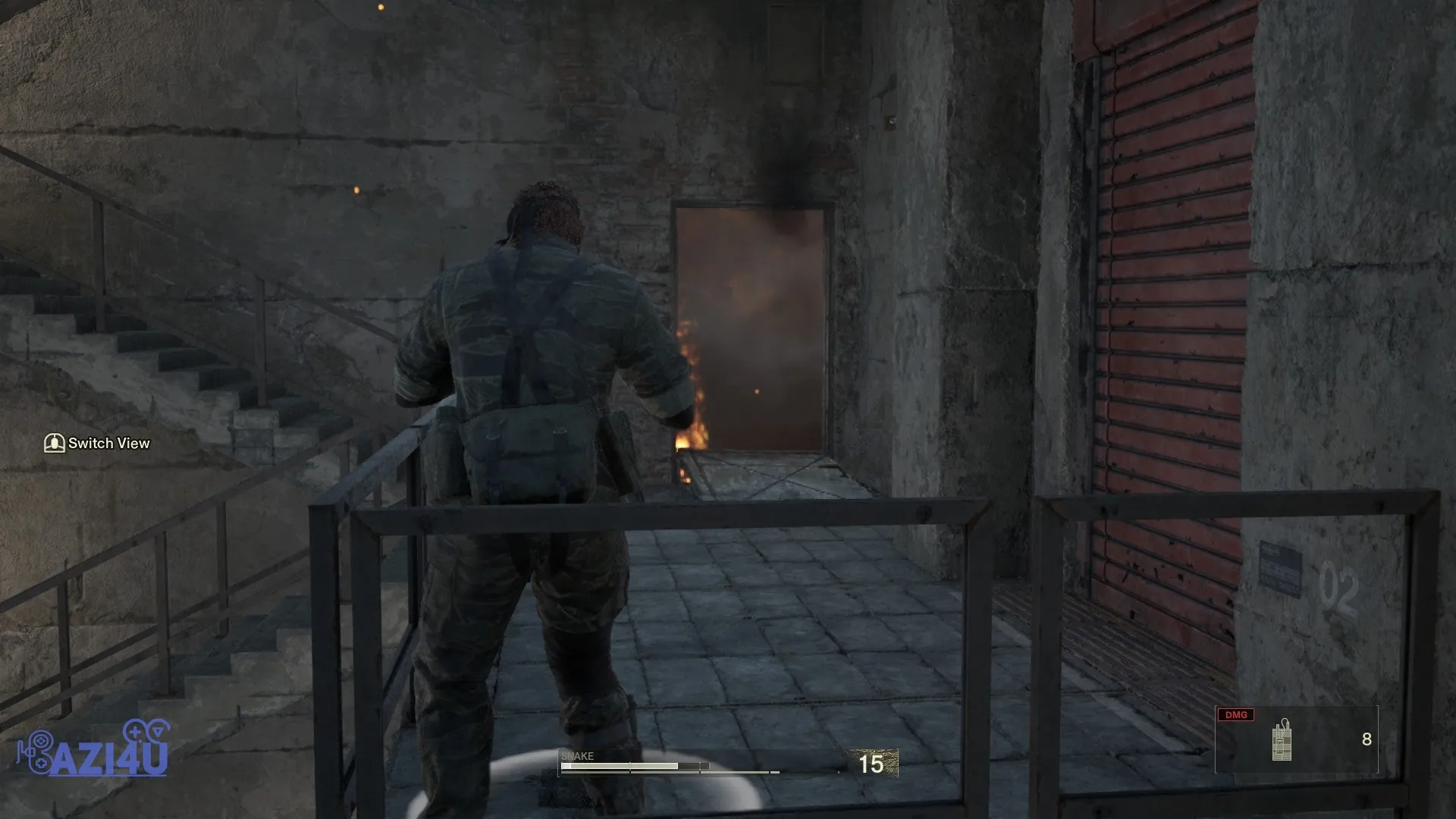Click the BAZI4U watermark logo
Viewport: 1456px width, 819px height.
(x=93, y=749)
